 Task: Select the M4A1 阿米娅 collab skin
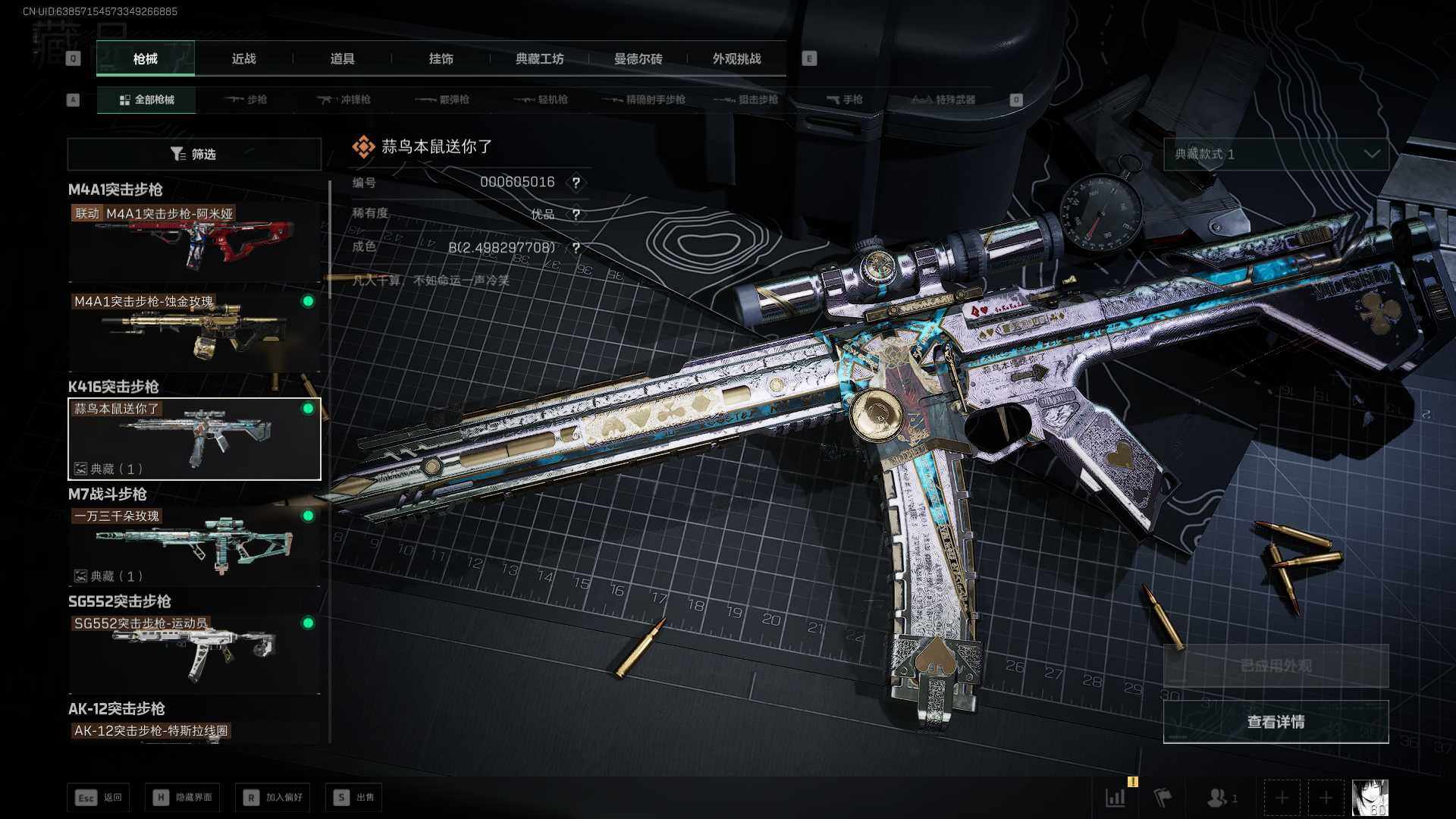pyautogui.click(x=194, y=243)
